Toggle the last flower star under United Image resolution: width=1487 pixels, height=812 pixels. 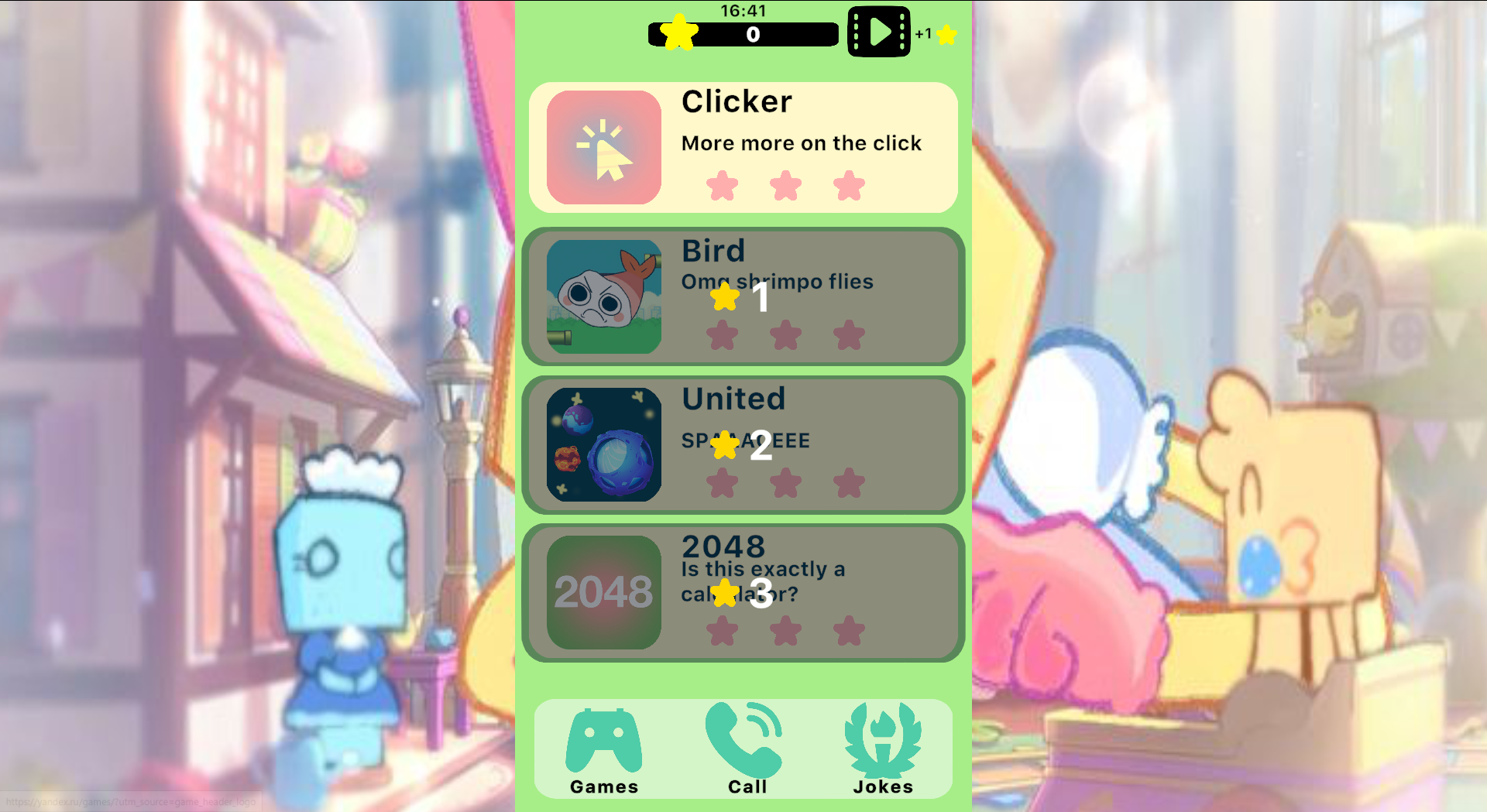[850, 481]
